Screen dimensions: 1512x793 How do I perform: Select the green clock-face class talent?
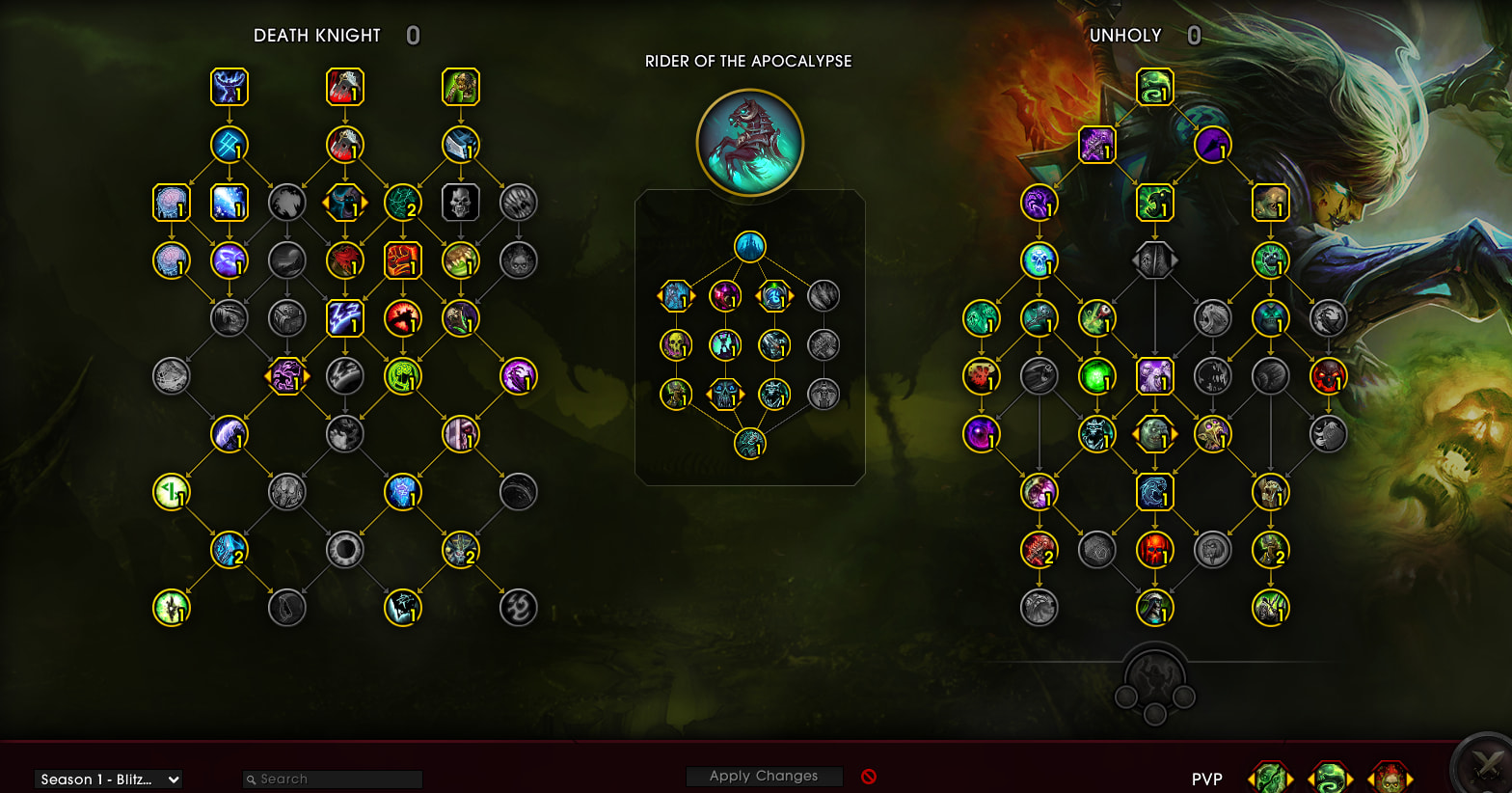[x=172, y=492]
